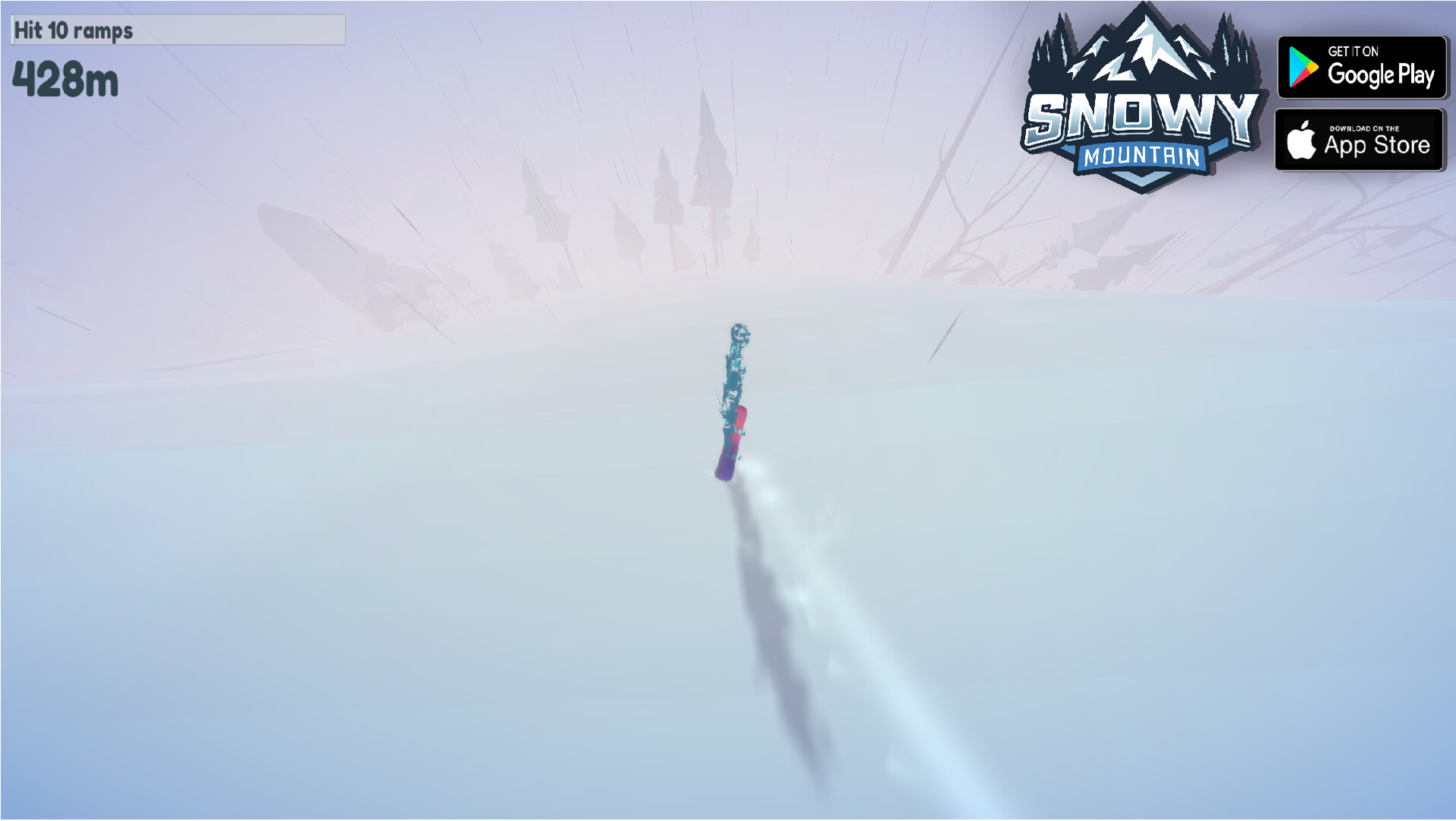Click the Apple logo on the App Store badge
The height and width of the screenshot is (821, 1456).
[1304, 140]
